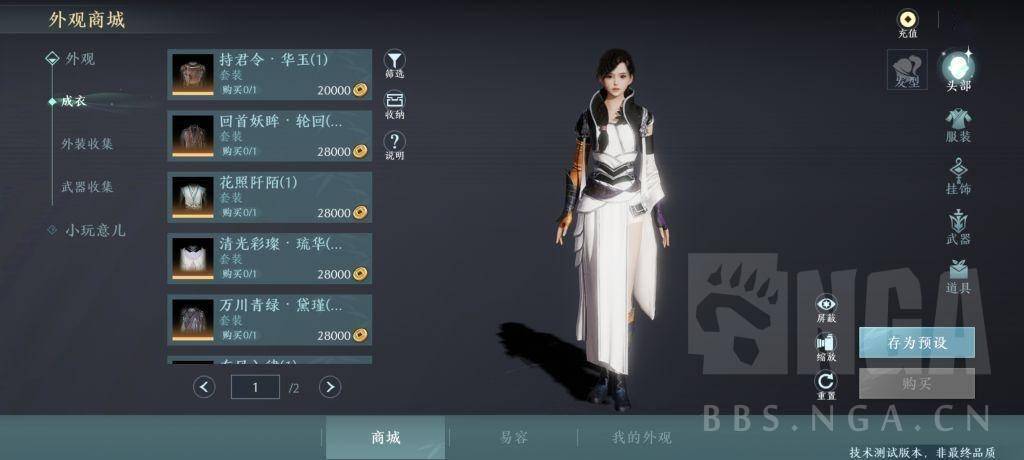Go to the next shop page
Viewport: 1024px width, 460px height.
[330, 386]
